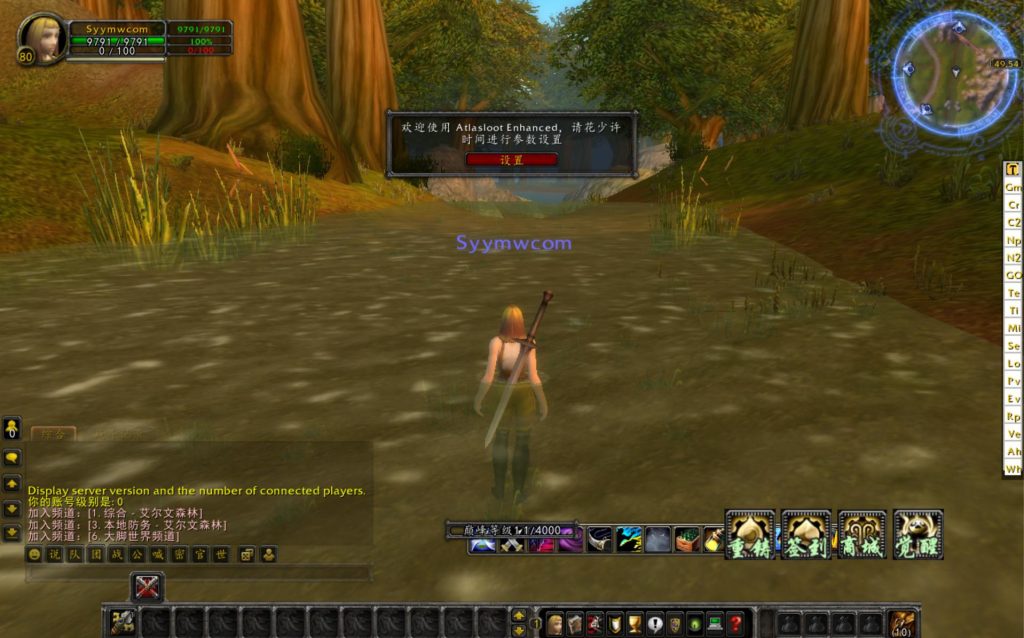Open the Gm entry in the side list
The image size is (1024, 638).
click(1013, 187)
